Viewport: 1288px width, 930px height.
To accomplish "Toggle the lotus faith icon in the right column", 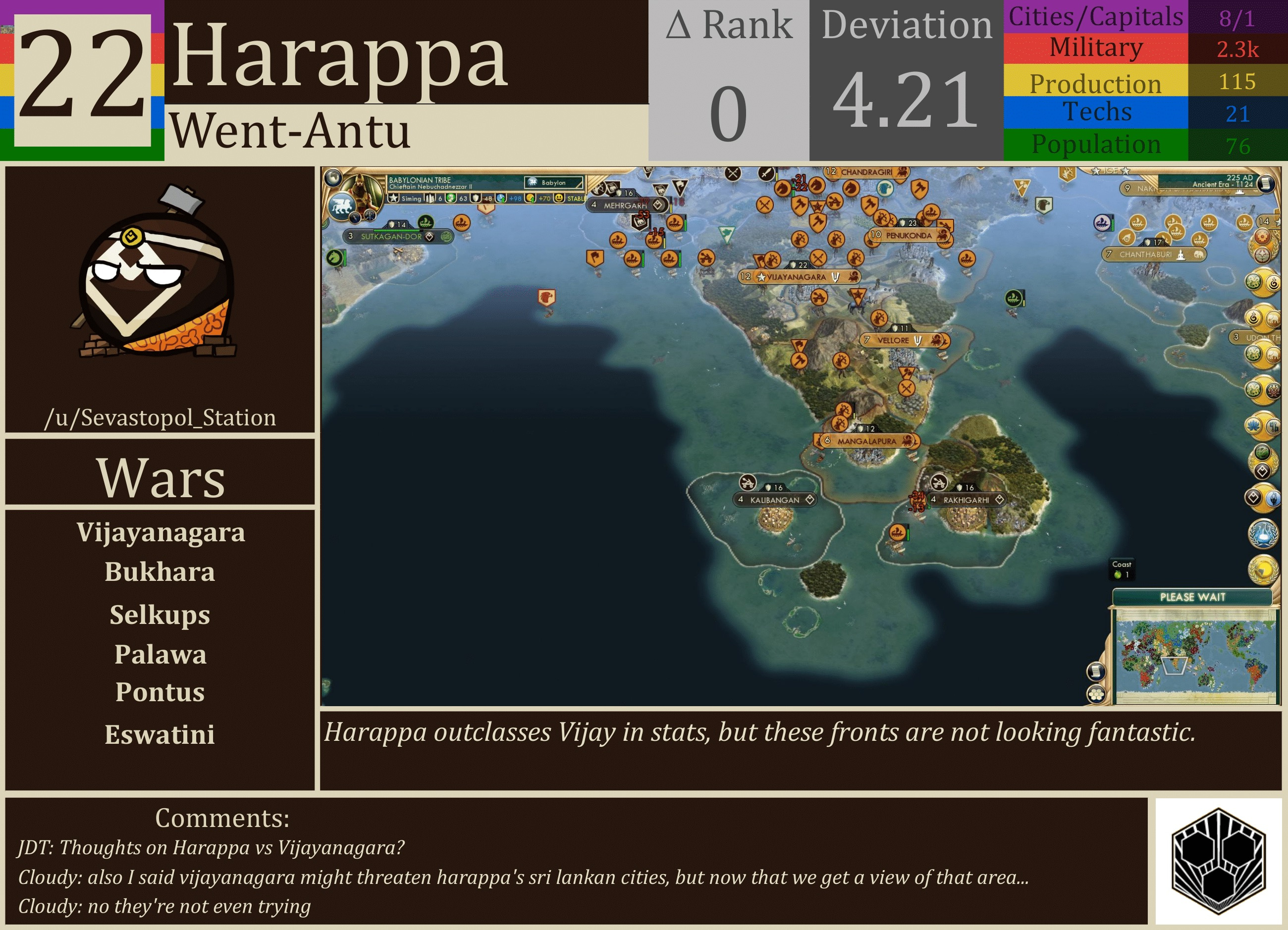I will 1254,426.
